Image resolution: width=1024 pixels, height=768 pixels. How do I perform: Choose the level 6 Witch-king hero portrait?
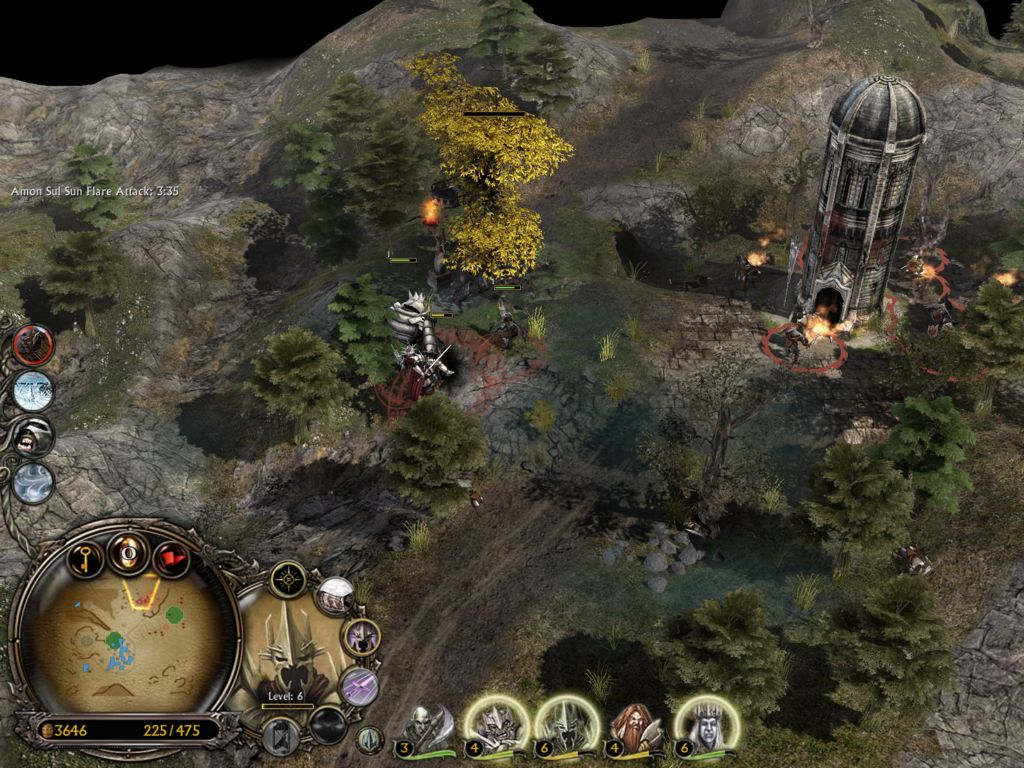pyautogui.click(x=566, y=724)
